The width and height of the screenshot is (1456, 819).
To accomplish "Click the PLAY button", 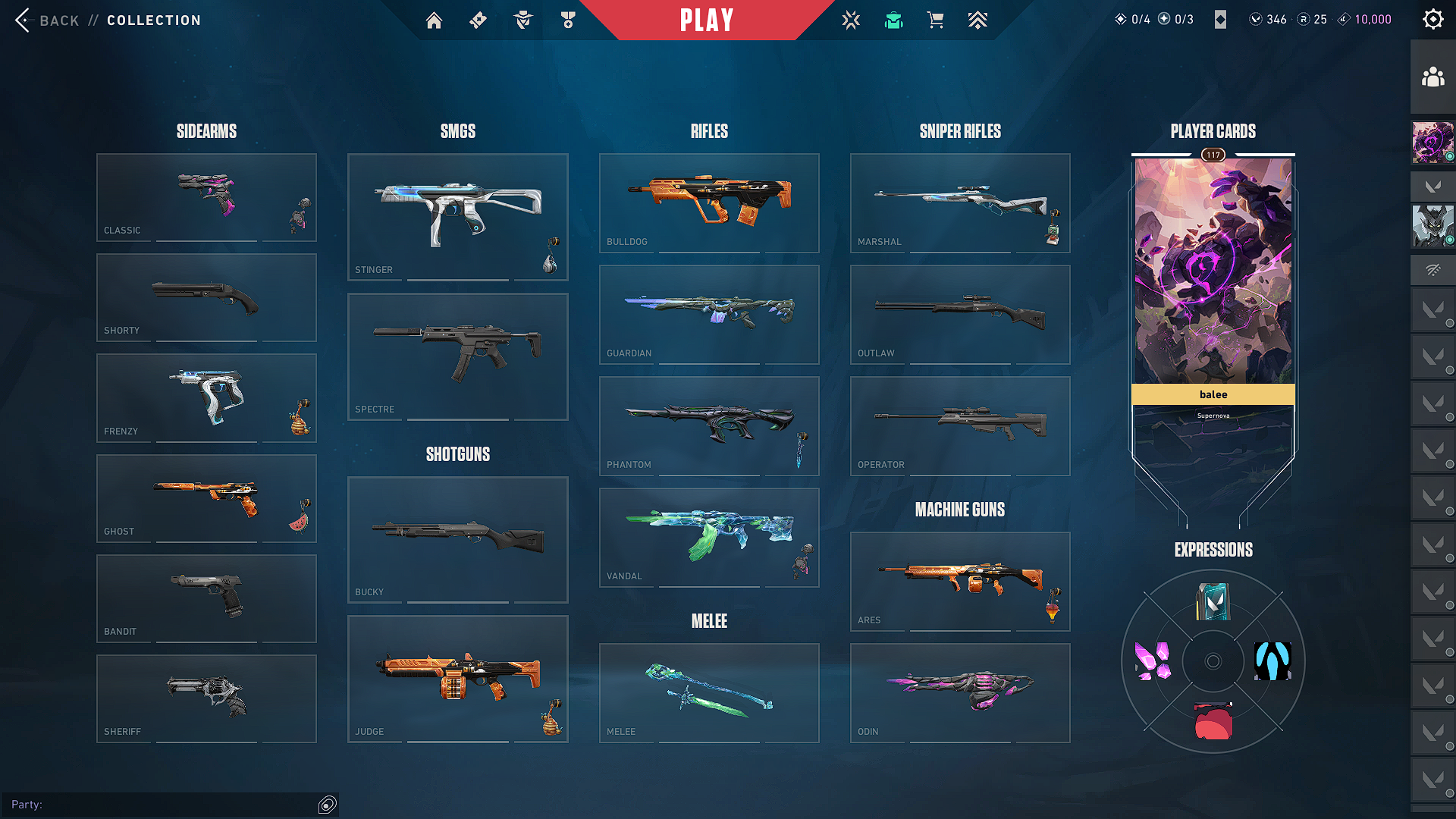I will point(706,20).
